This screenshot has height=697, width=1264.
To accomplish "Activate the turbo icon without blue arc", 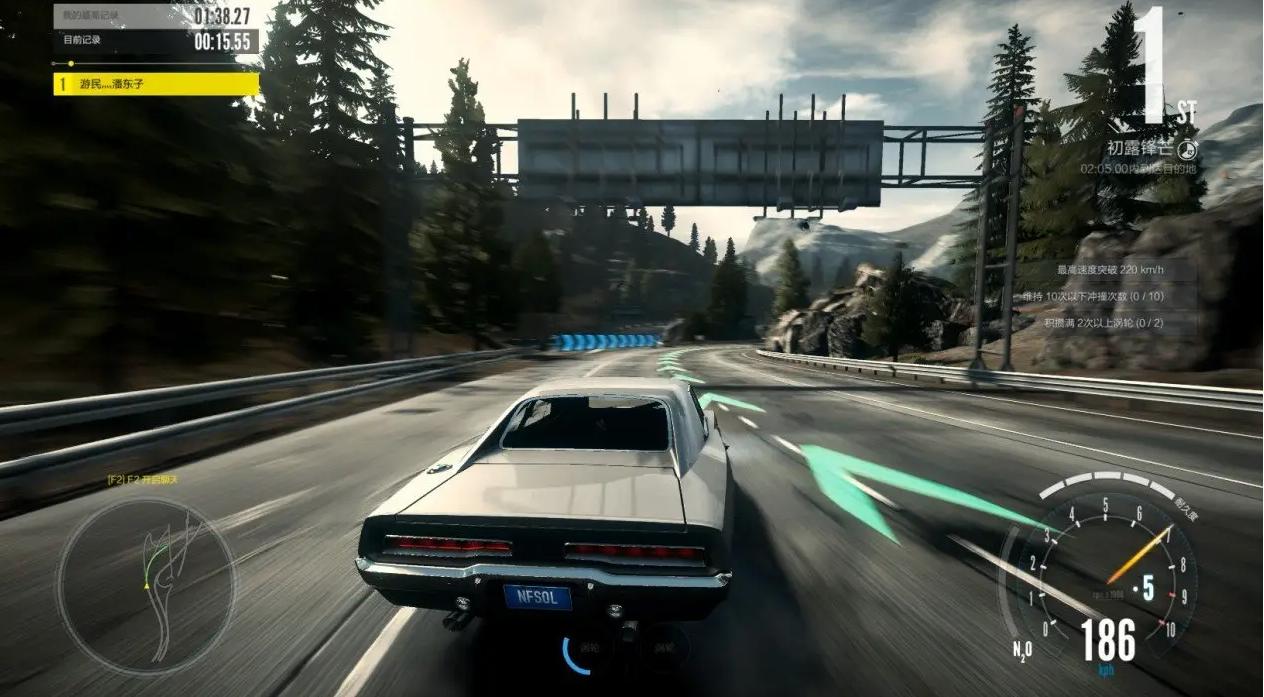I will click(666, 649).
